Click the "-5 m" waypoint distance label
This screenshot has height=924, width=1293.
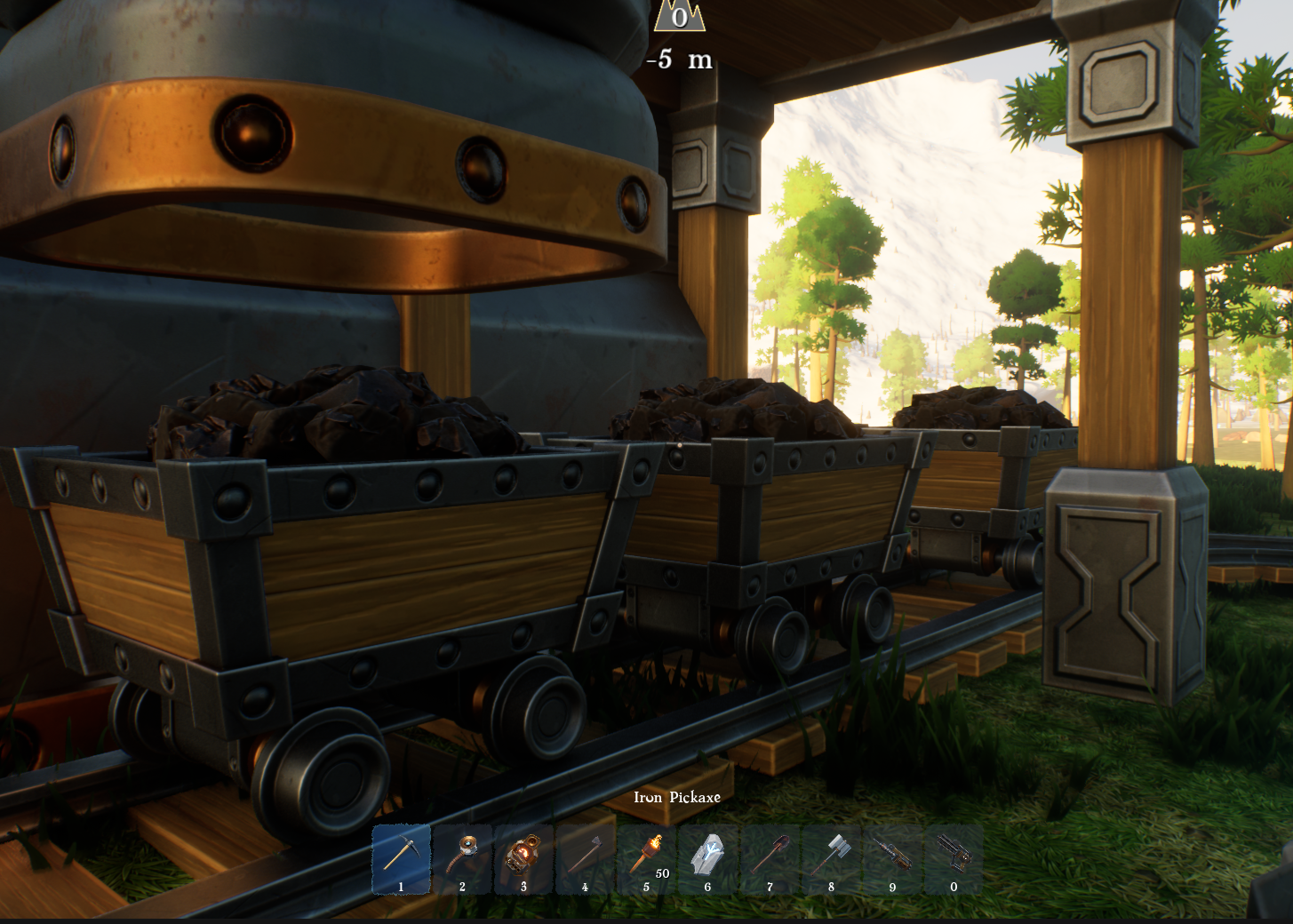coord(680,61)
